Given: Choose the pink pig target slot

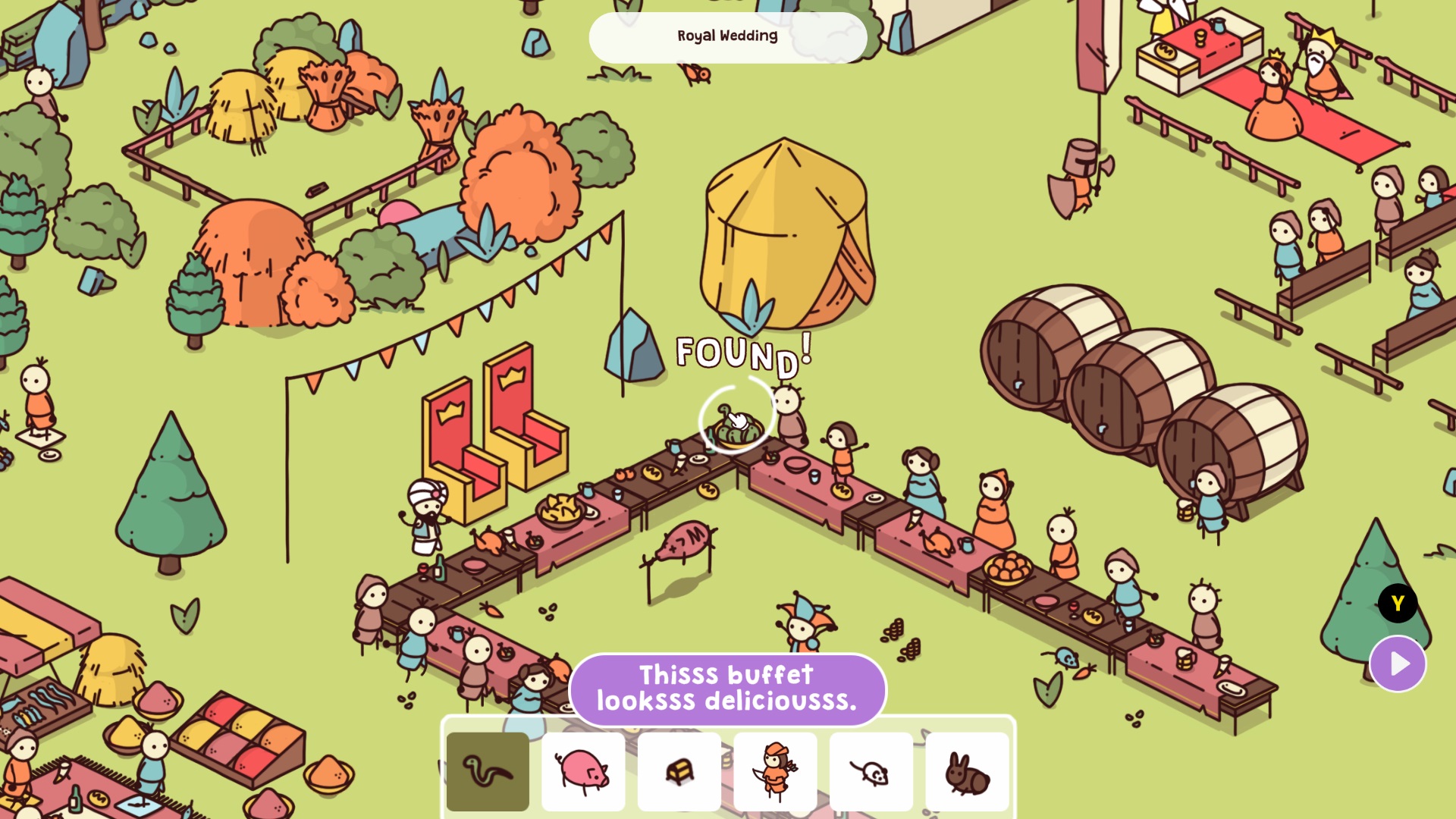Looking at the screenshot, I should [583, 771].
